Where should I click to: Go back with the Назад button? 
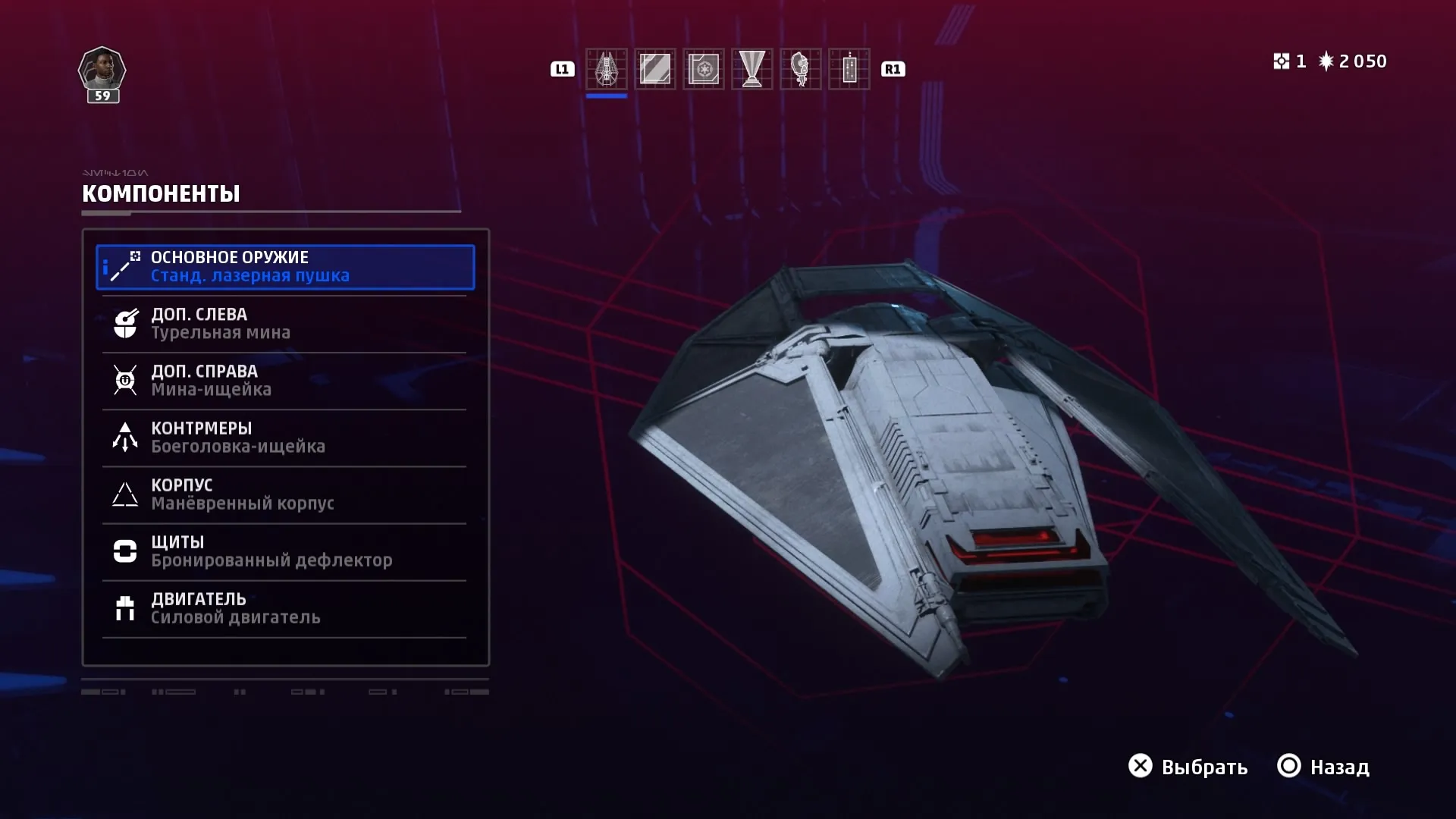[x=1323, y=767]
